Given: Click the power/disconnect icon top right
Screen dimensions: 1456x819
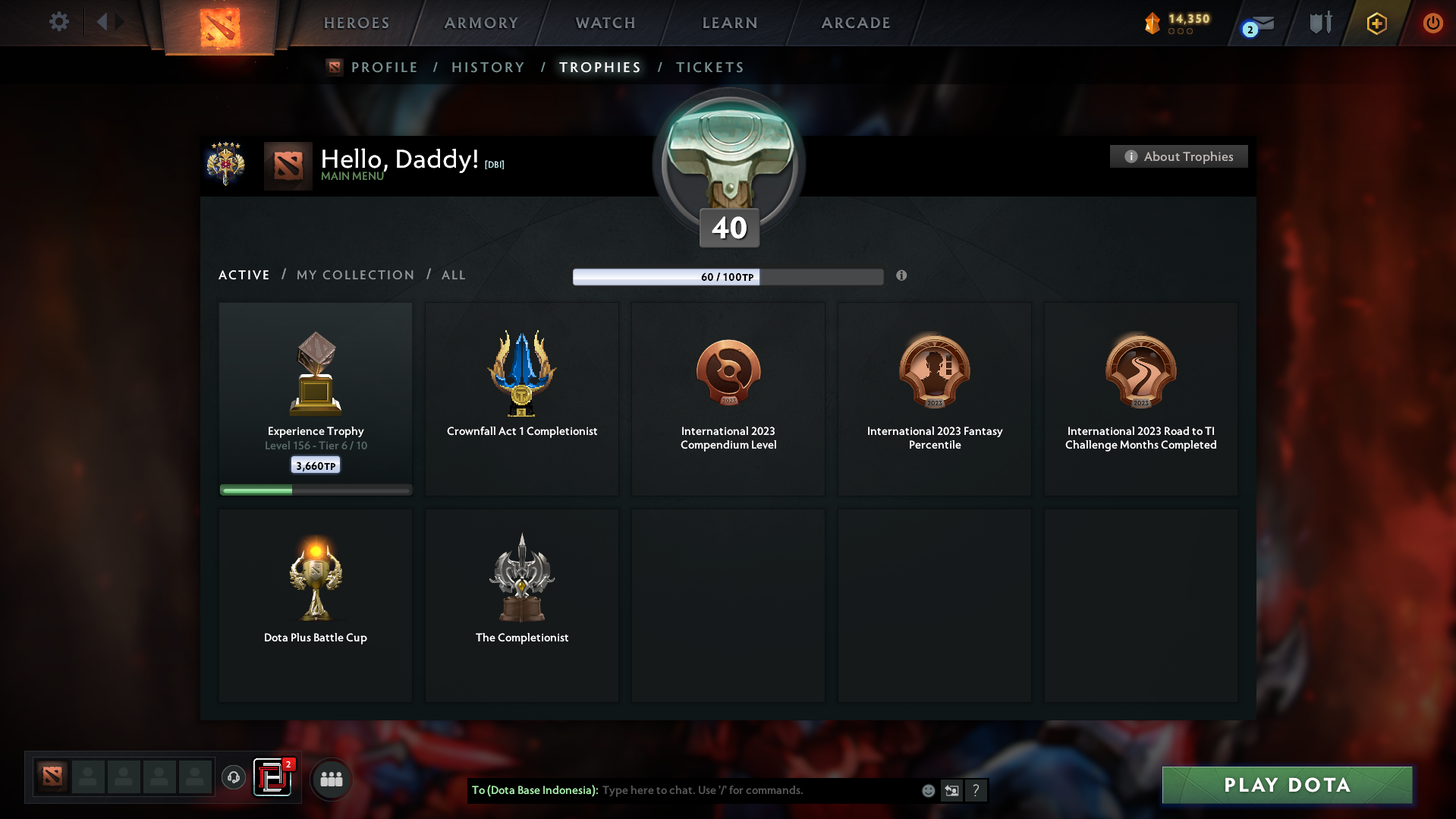Looking at the screenshot, I should pos(1432,23).
